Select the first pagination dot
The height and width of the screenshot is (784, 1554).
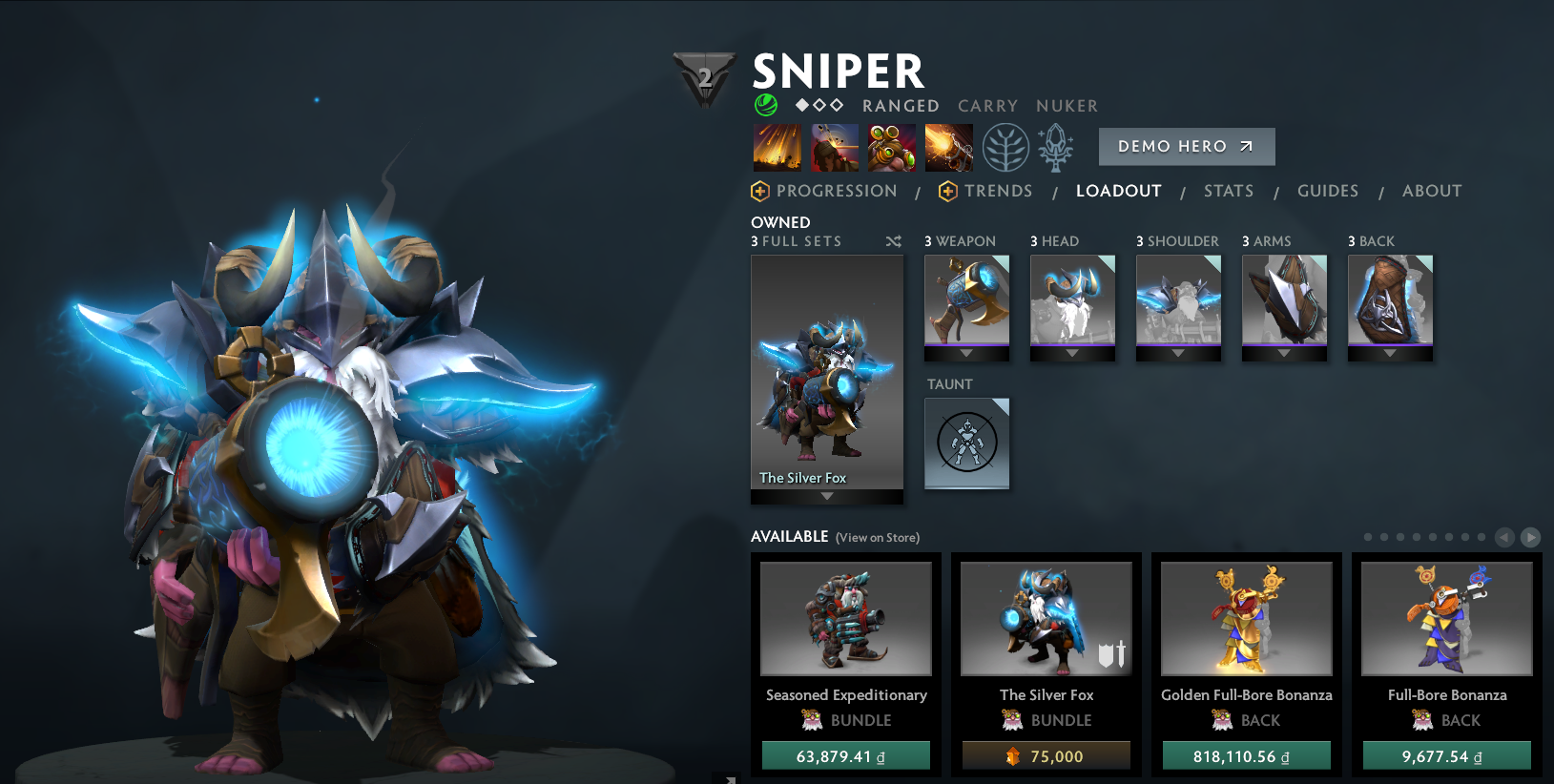(x=1367, y=537)
